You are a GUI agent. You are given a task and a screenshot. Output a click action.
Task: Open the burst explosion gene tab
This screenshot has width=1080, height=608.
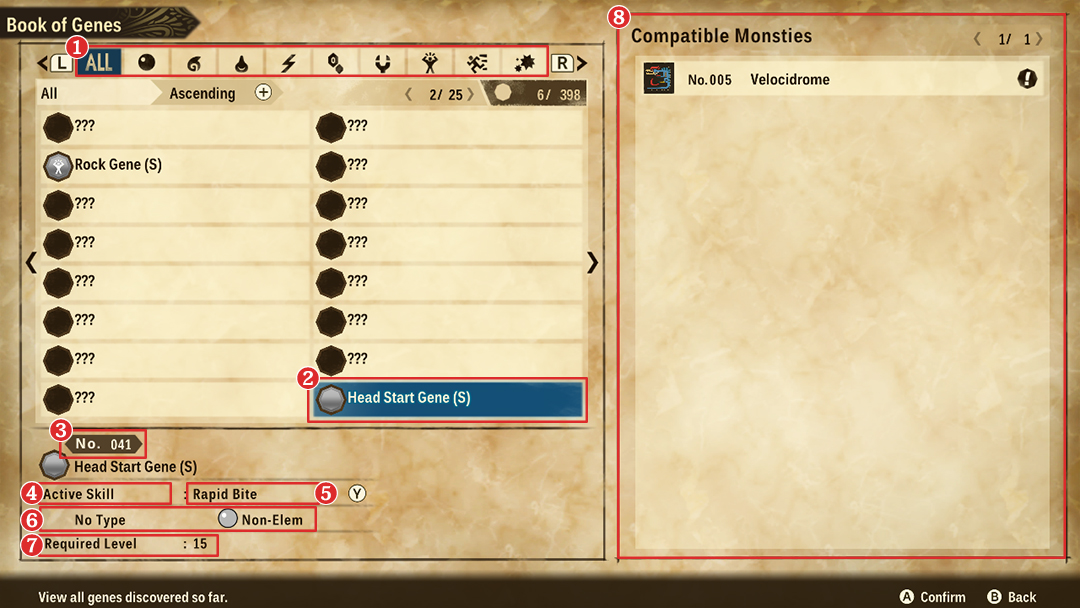click(524, 63)
